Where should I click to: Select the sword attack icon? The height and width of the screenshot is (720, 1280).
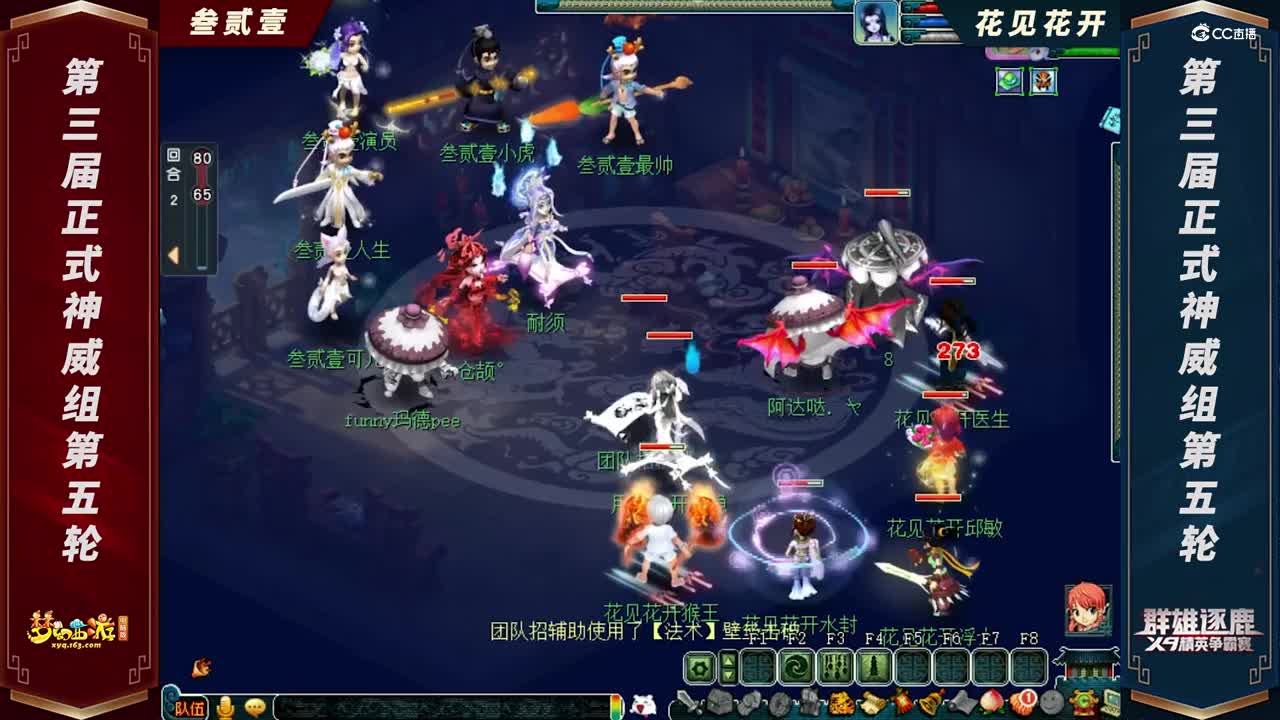pos(688,701)
